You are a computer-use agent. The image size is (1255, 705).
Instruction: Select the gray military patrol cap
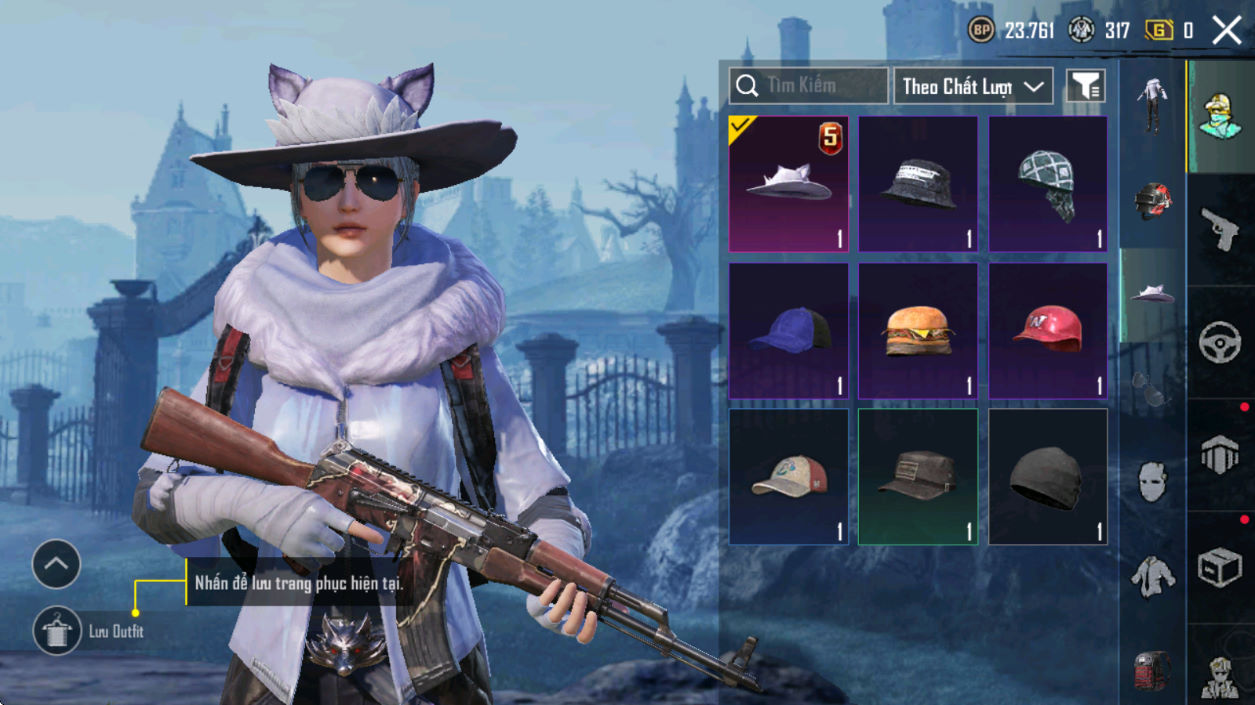pyautogui.click(x=918, y=476)
